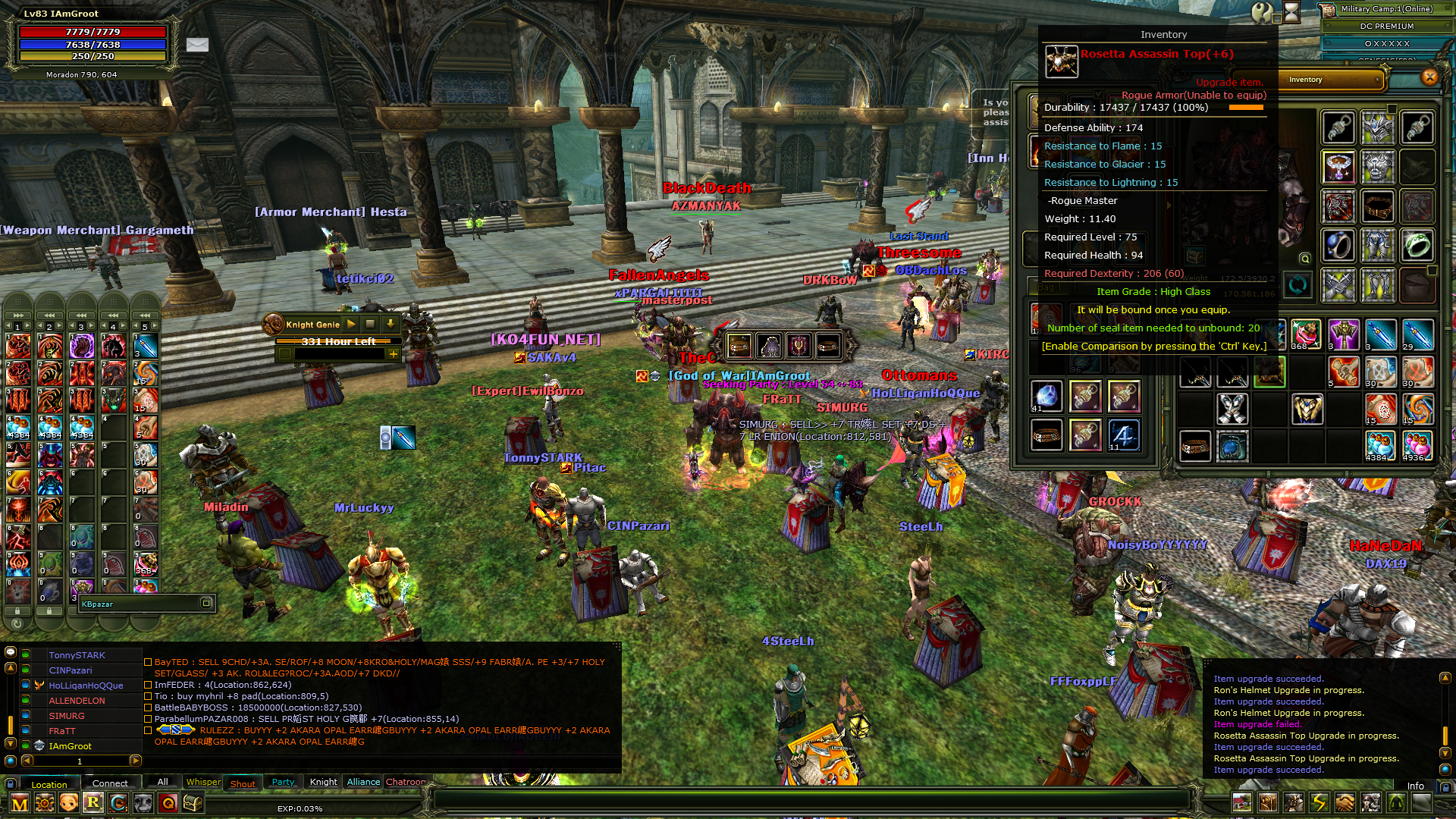Screen dimensions: 1456x819
Task: Click the house icon in bottom bar
Action: click(x=1242, y=802)
